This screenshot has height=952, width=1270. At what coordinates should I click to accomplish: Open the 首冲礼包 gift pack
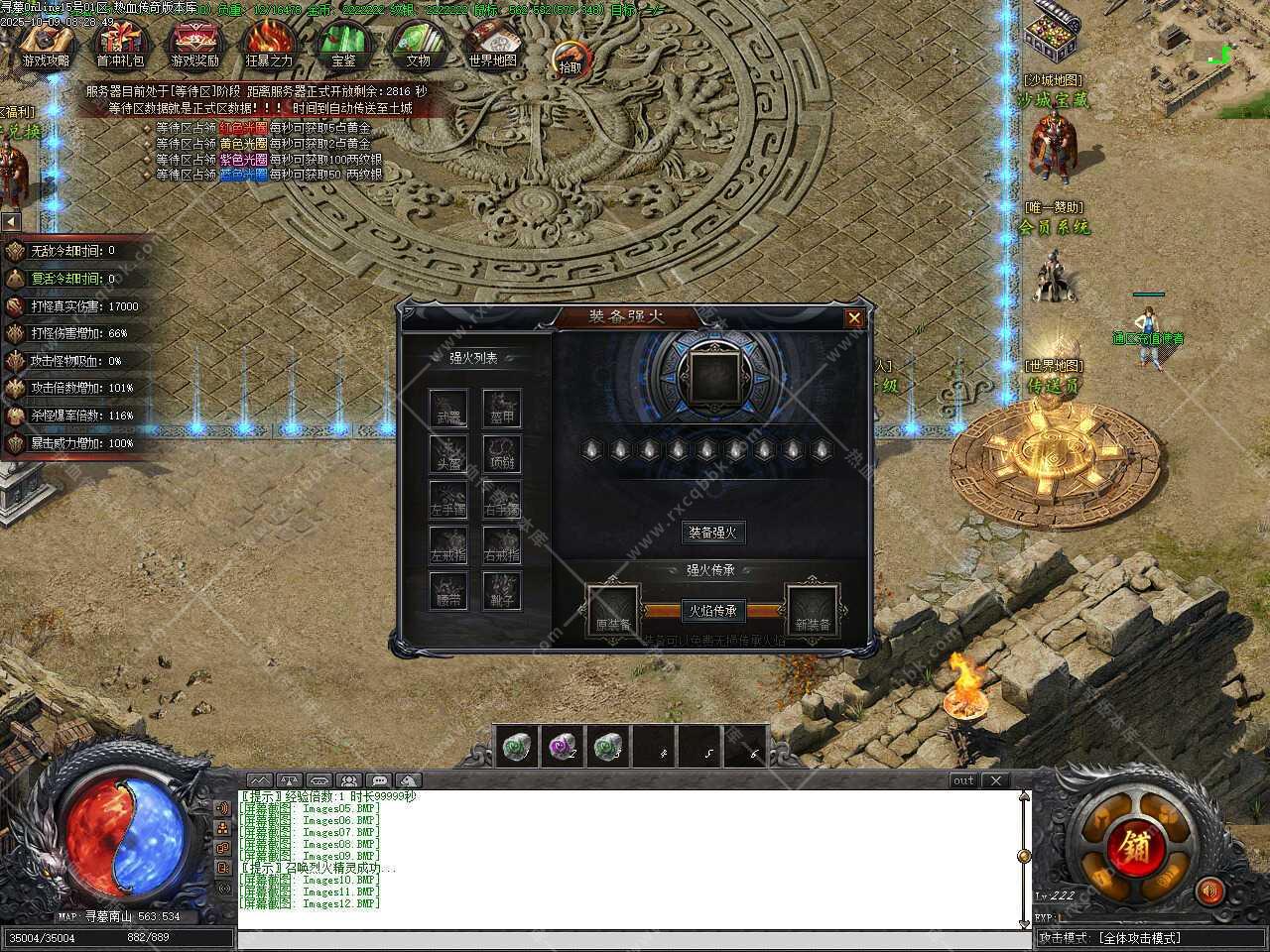click(120, 44)
